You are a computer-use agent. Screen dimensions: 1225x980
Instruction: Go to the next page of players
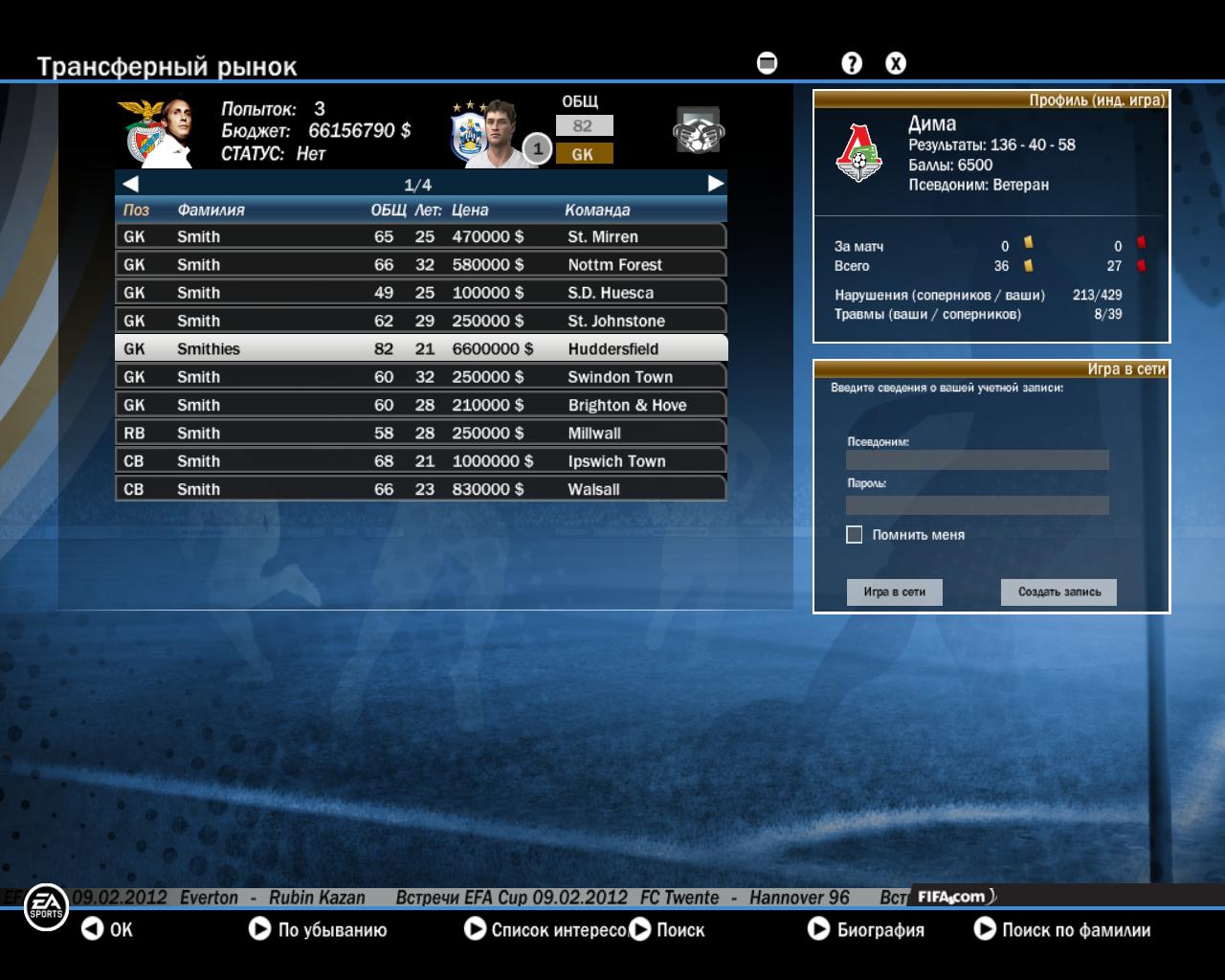(x=715, y=184)
